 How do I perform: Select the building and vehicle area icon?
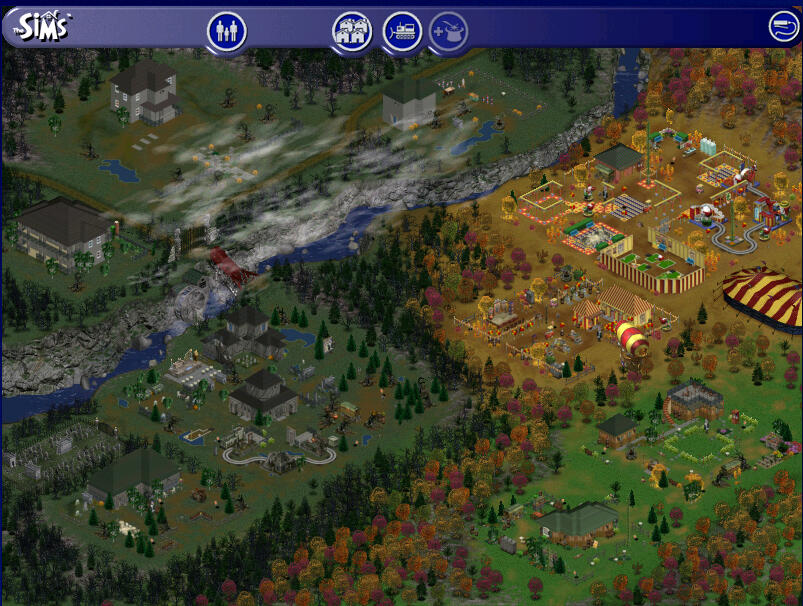[401, 31]
